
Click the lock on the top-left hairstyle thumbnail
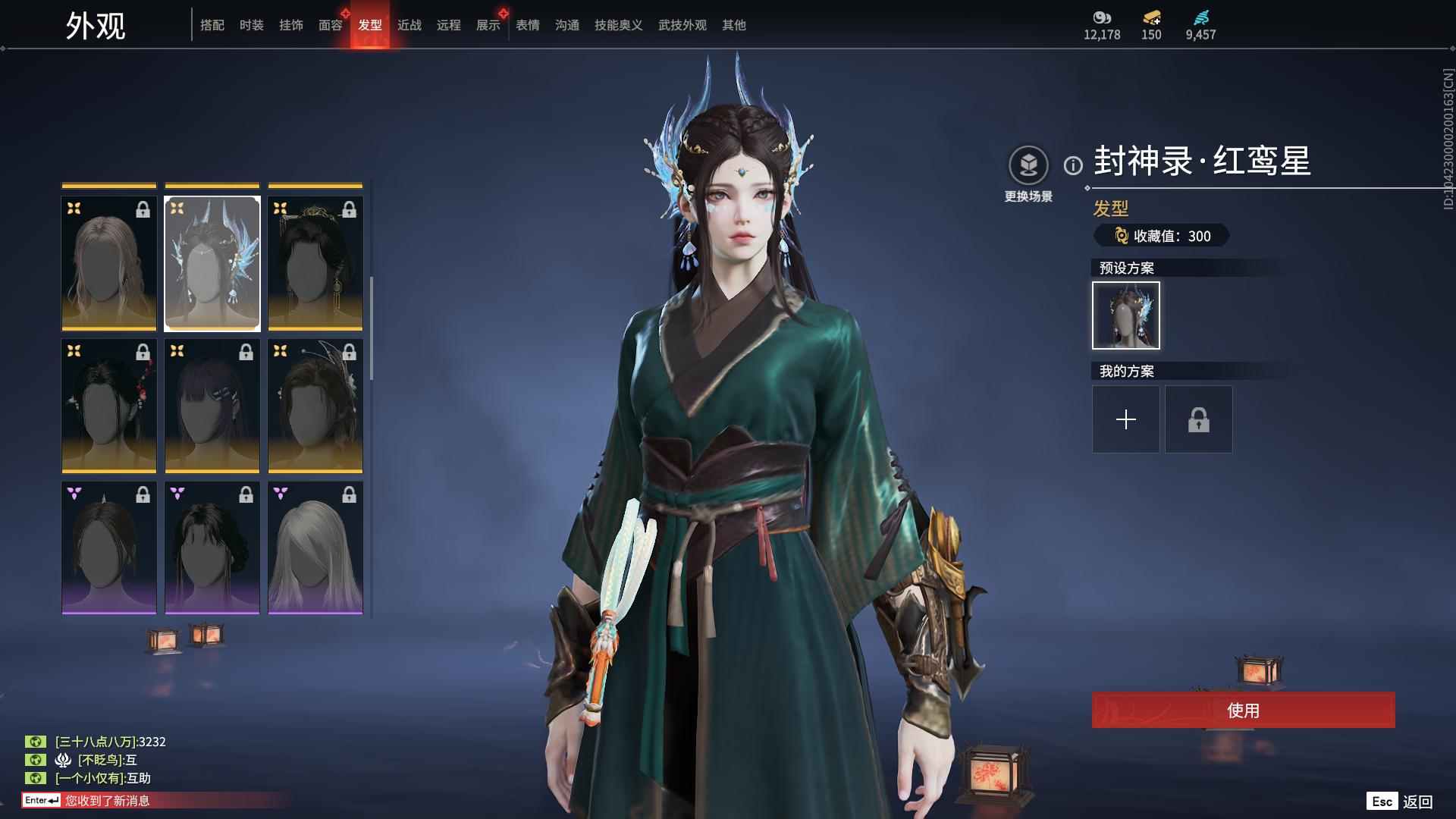click(143, 209)
